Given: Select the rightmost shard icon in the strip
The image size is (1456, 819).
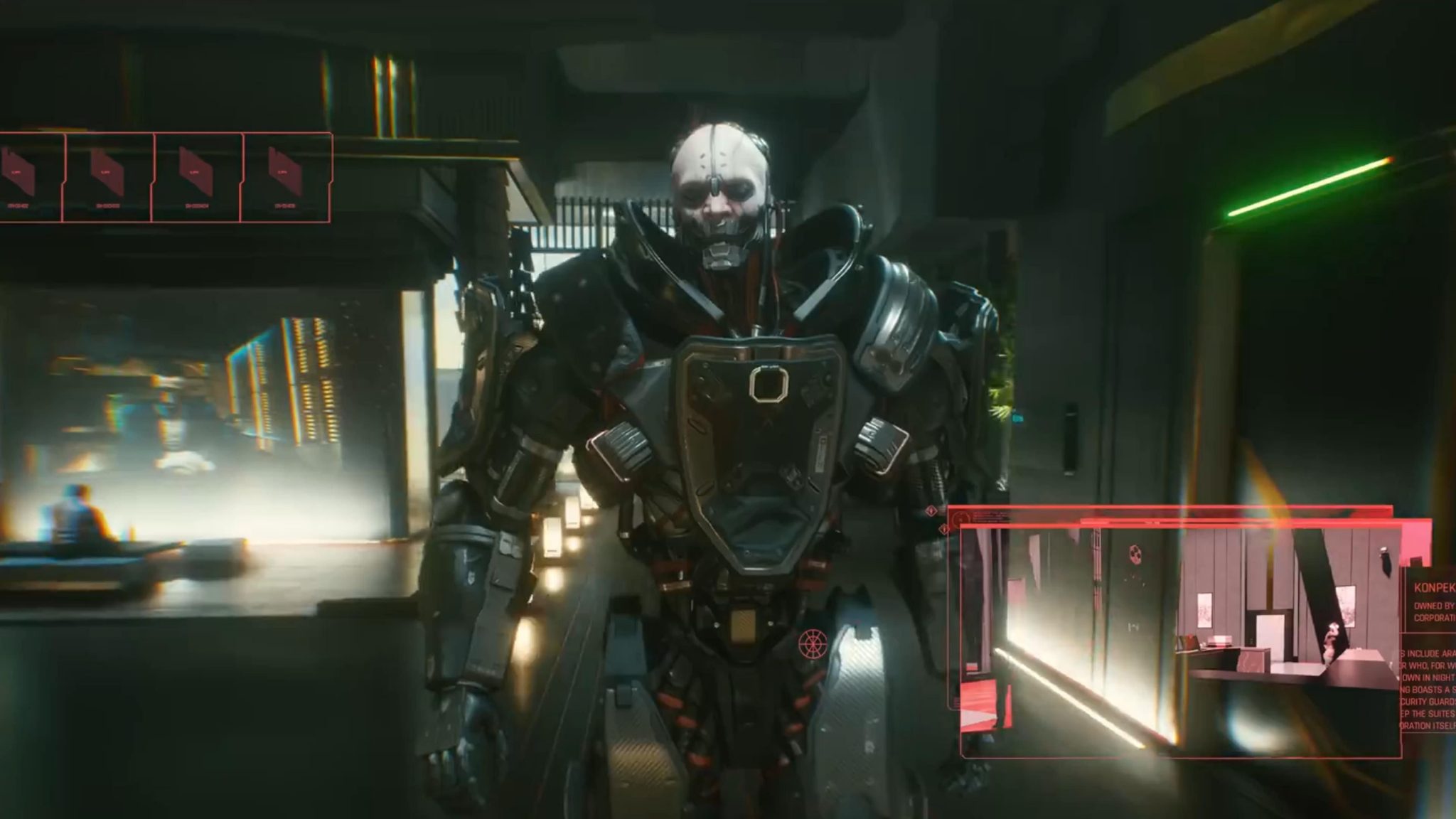Looking at the screenshot, I should pyautogui.click(x=284, y=172).
